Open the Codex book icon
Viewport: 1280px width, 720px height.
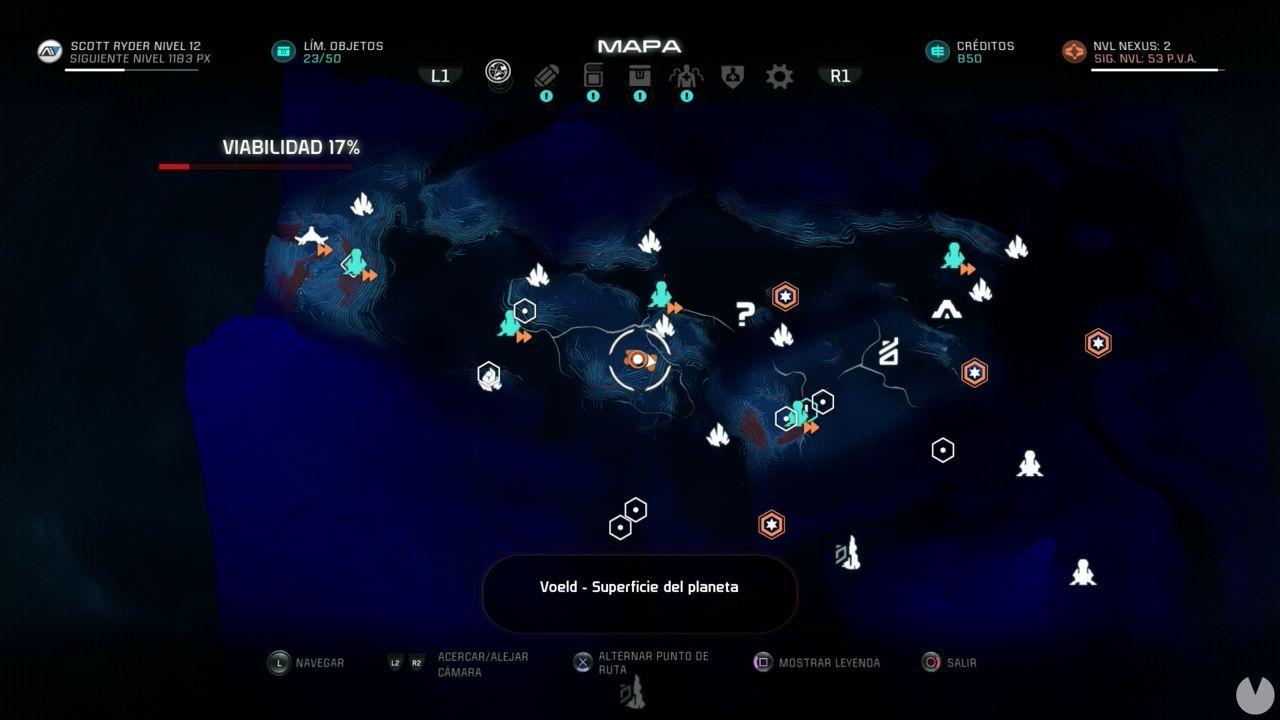click(x=593, y=76)
